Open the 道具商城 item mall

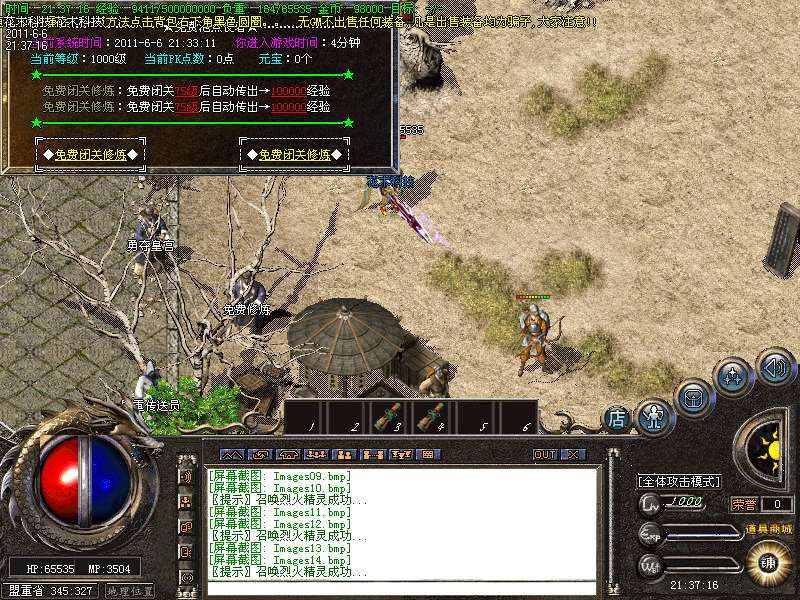click(x=768, y=528)
